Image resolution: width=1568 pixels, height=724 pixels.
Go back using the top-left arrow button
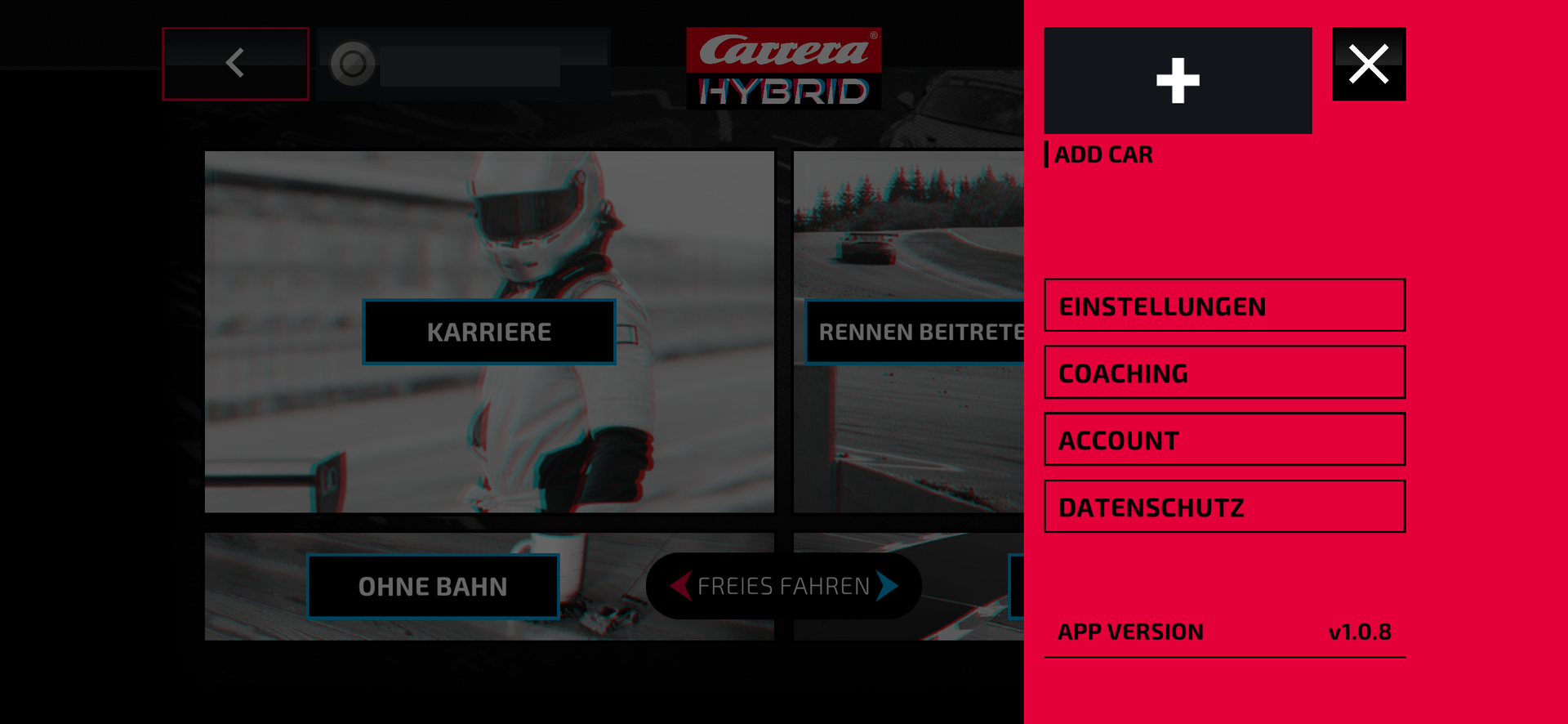(x=235, y=63)
